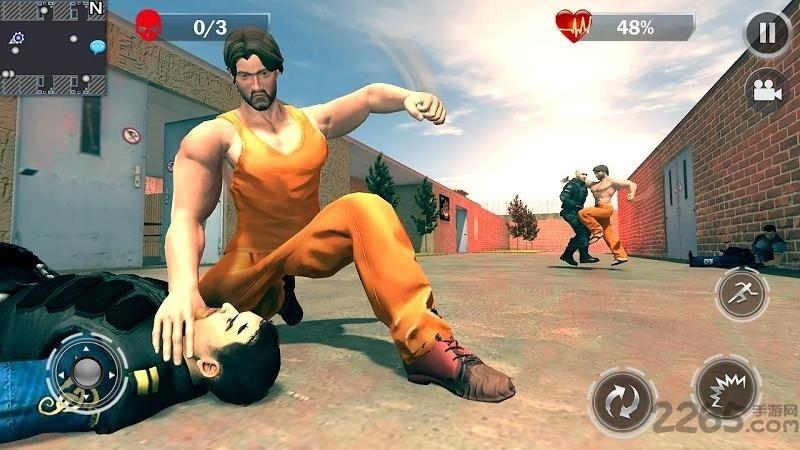Tap the circular arrows swap button

[x=622, y=403]
